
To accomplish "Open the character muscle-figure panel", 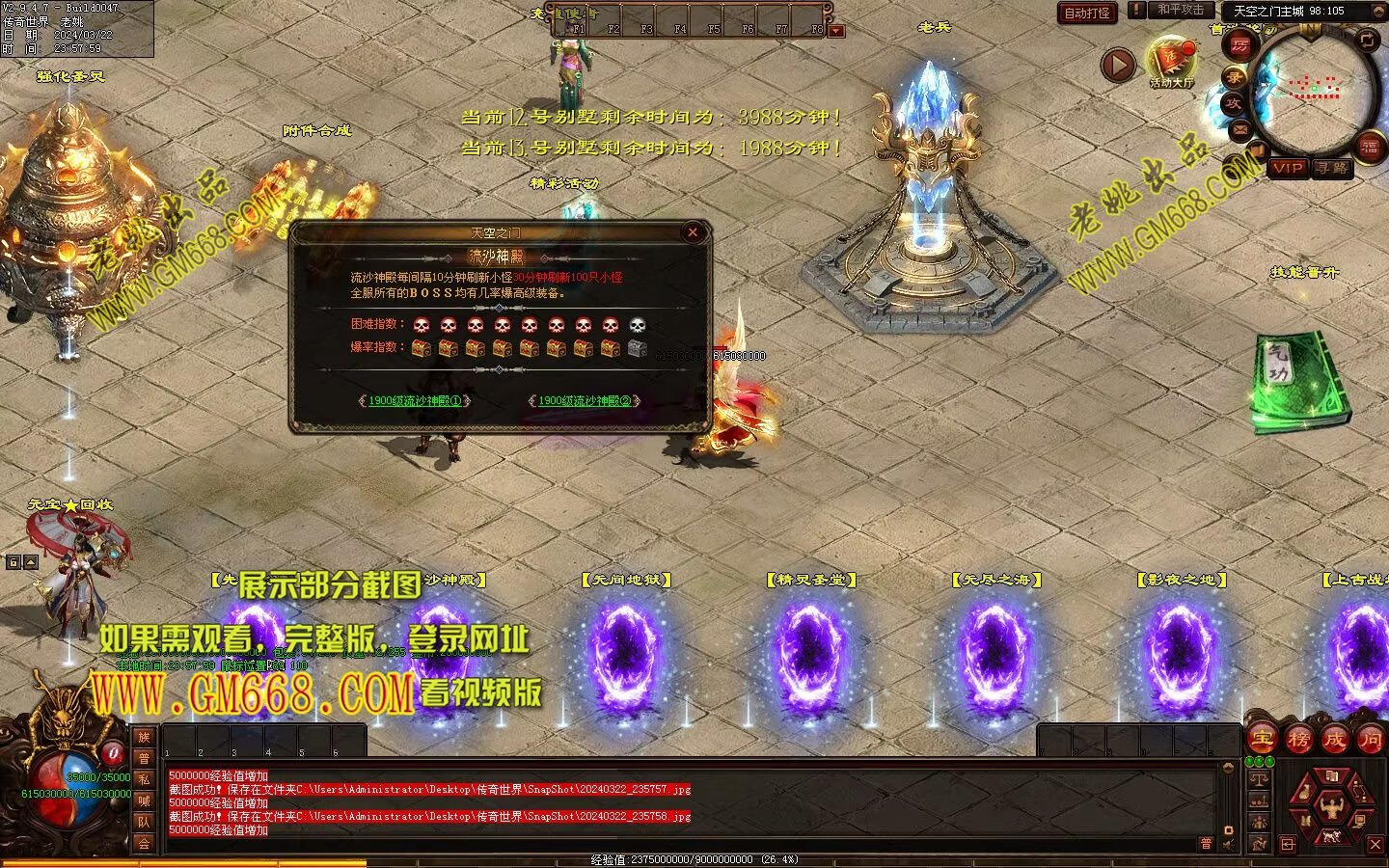I will click(x=1332, y=805).
